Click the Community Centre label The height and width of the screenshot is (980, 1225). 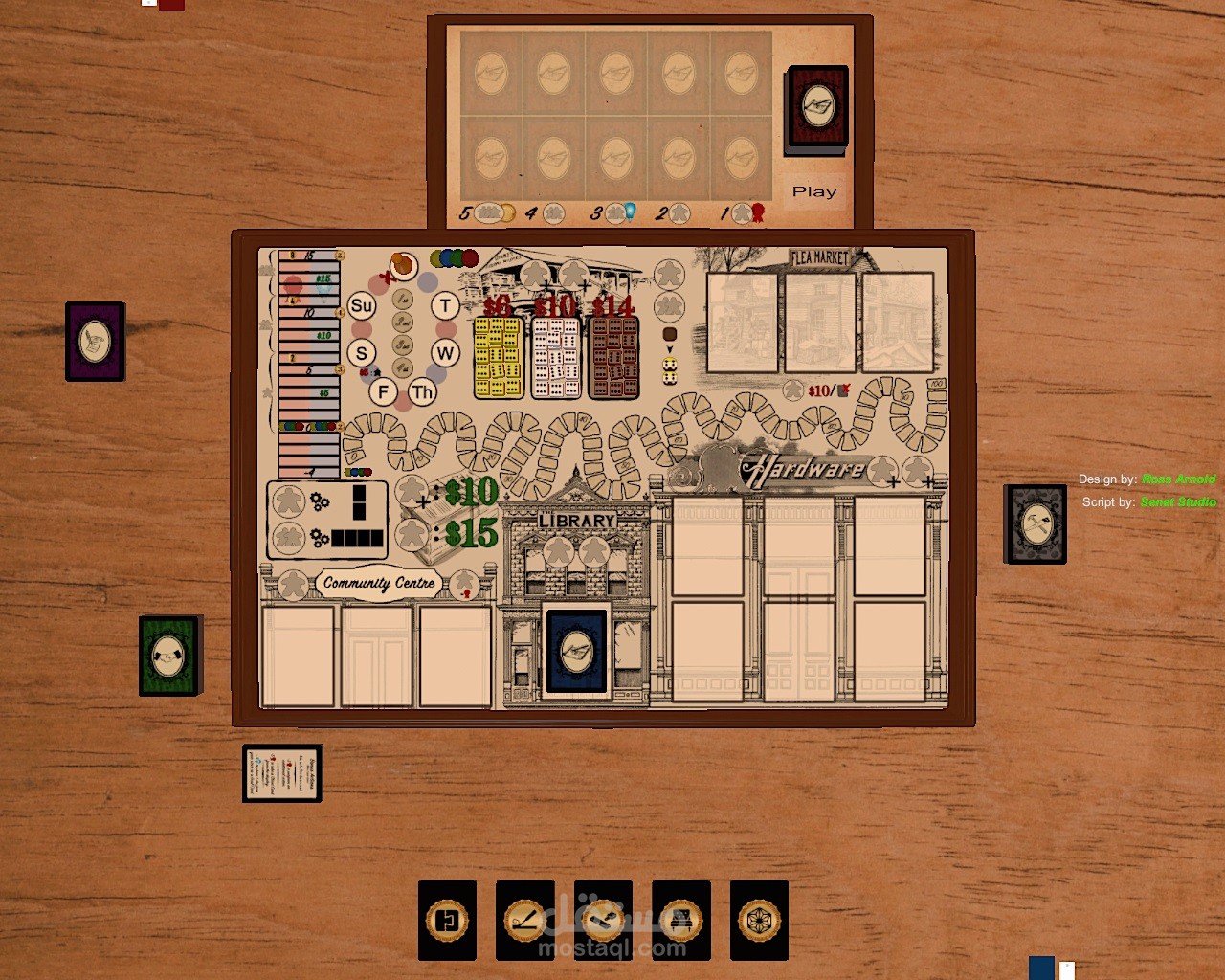coord(379,583)
